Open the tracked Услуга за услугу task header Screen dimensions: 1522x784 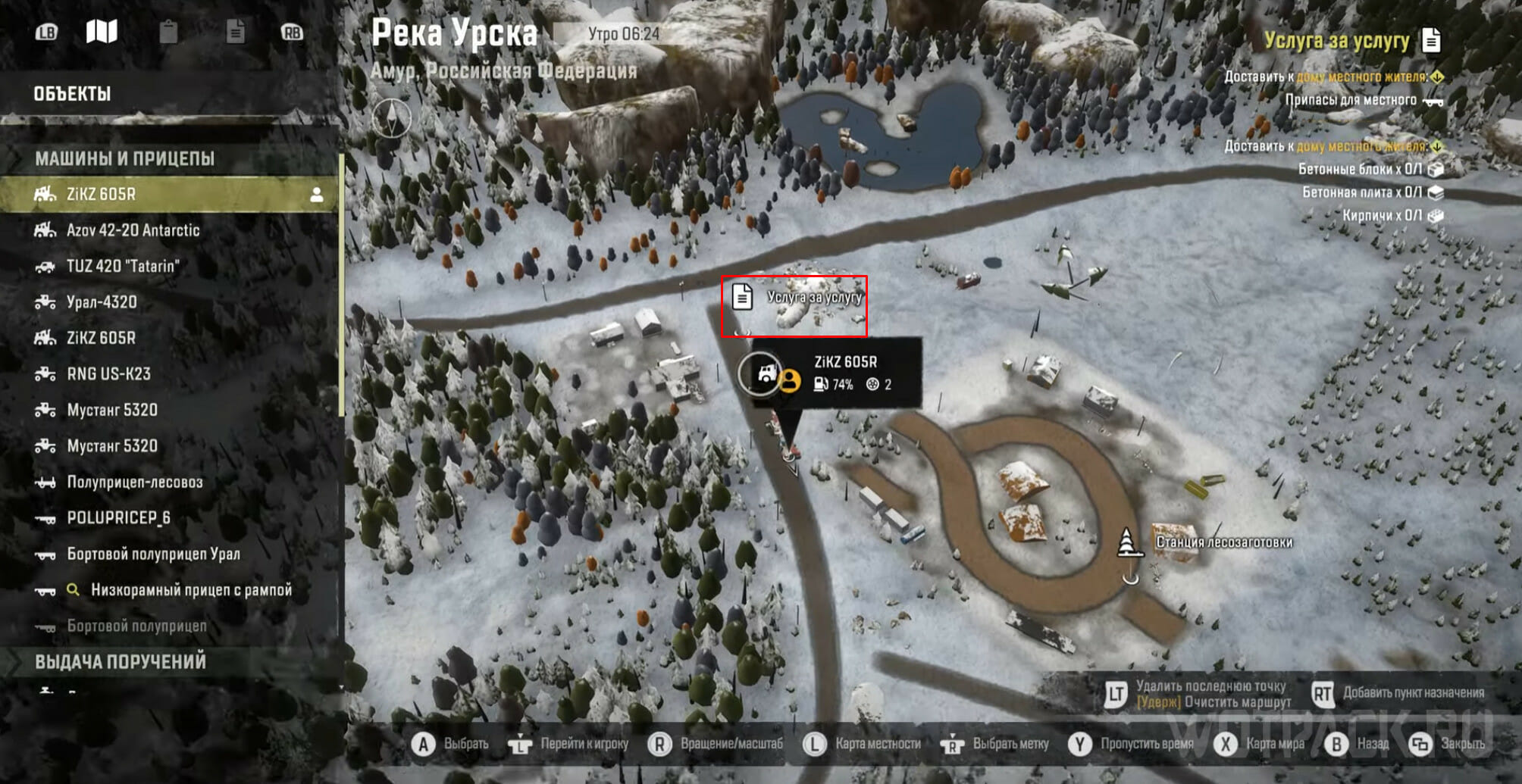tap(1337, 41)
